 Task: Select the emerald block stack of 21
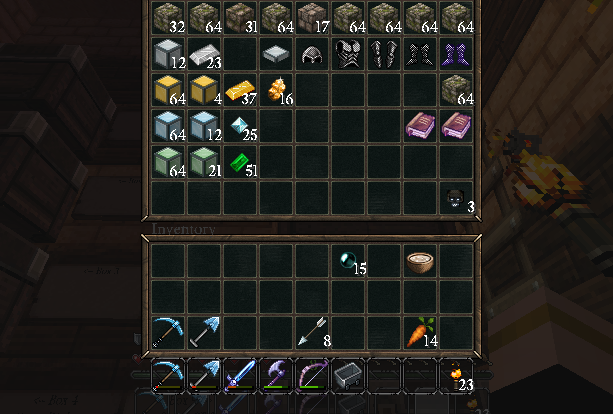pos(204,163)
